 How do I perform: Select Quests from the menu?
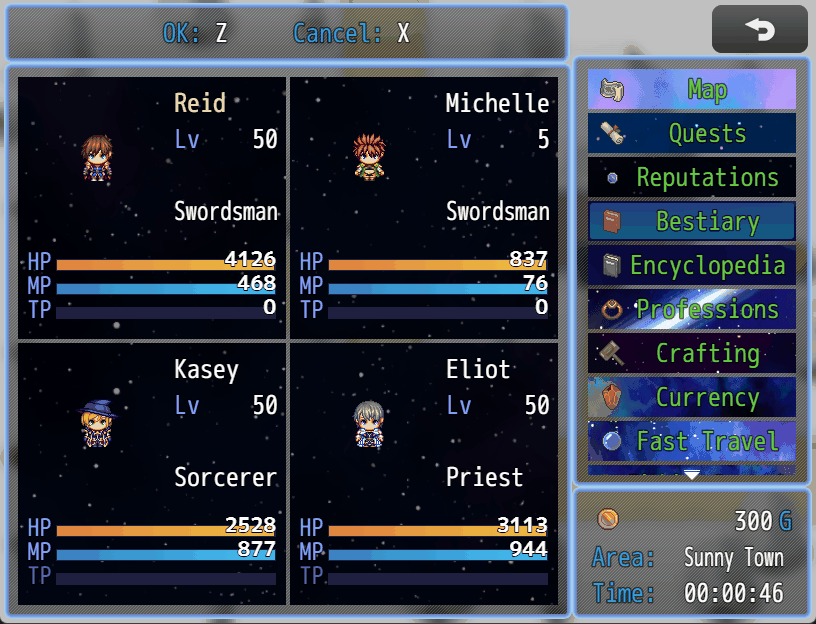click(x=692, y=134)
